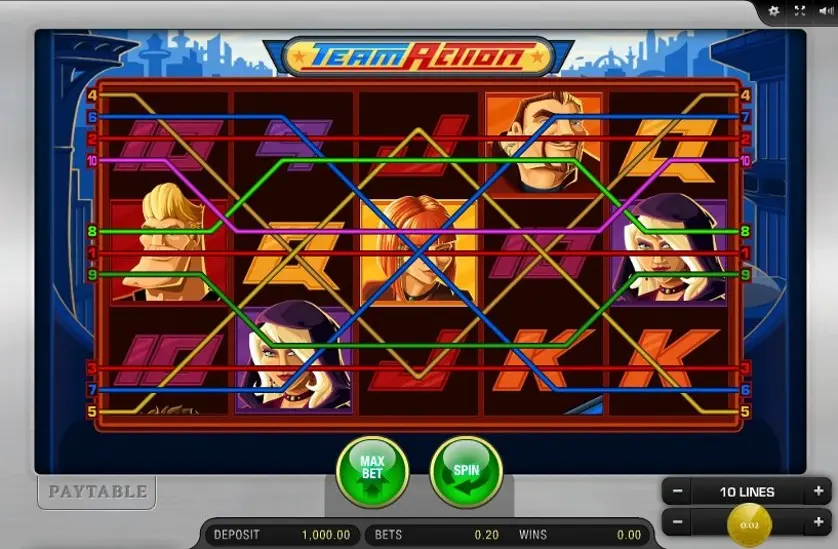Open the PAYTABLE
Image resolution: width=838 pixels, height=549 pixels.
tap(98, 491)
